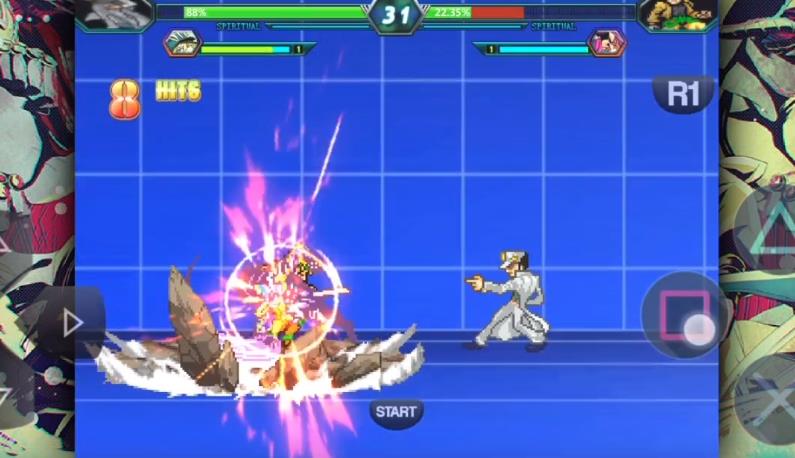795x458 pixels.
Task: Tap the START button
Action: click(x=396, y=411)
